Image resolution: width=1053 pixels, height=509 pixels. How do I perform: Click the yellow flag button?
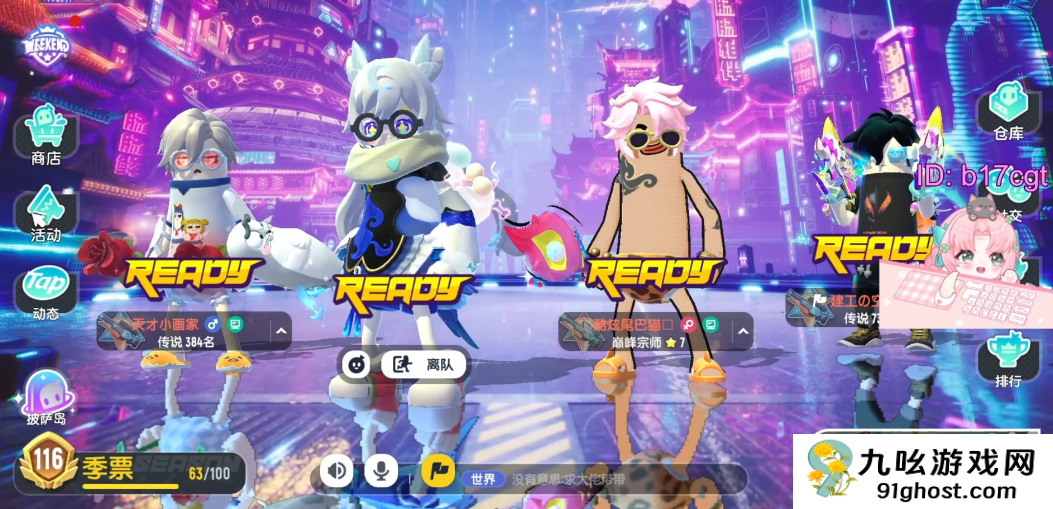coord(437,470)
